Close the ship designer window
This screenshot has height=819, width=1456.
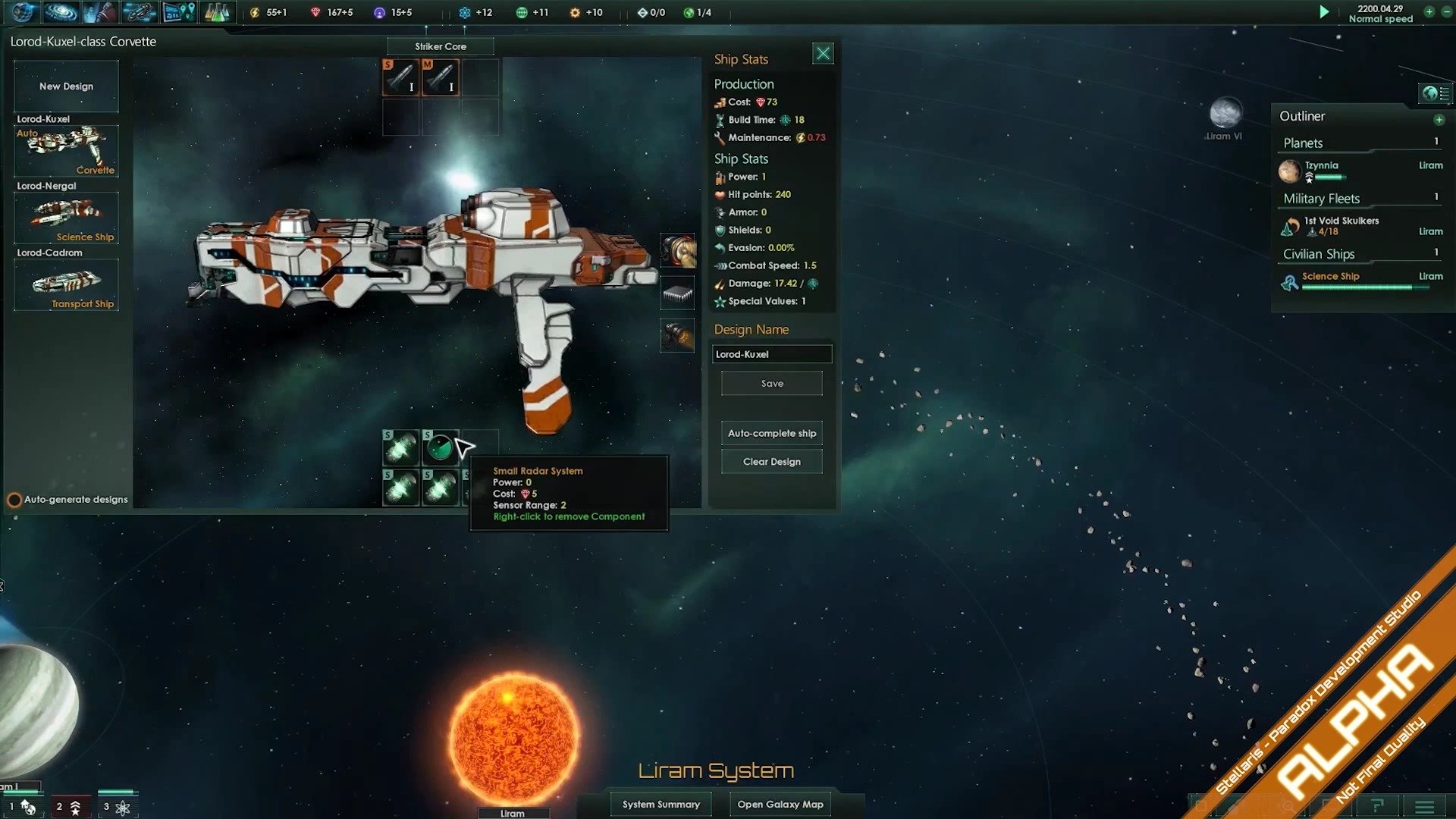click(x=823, y=54)
